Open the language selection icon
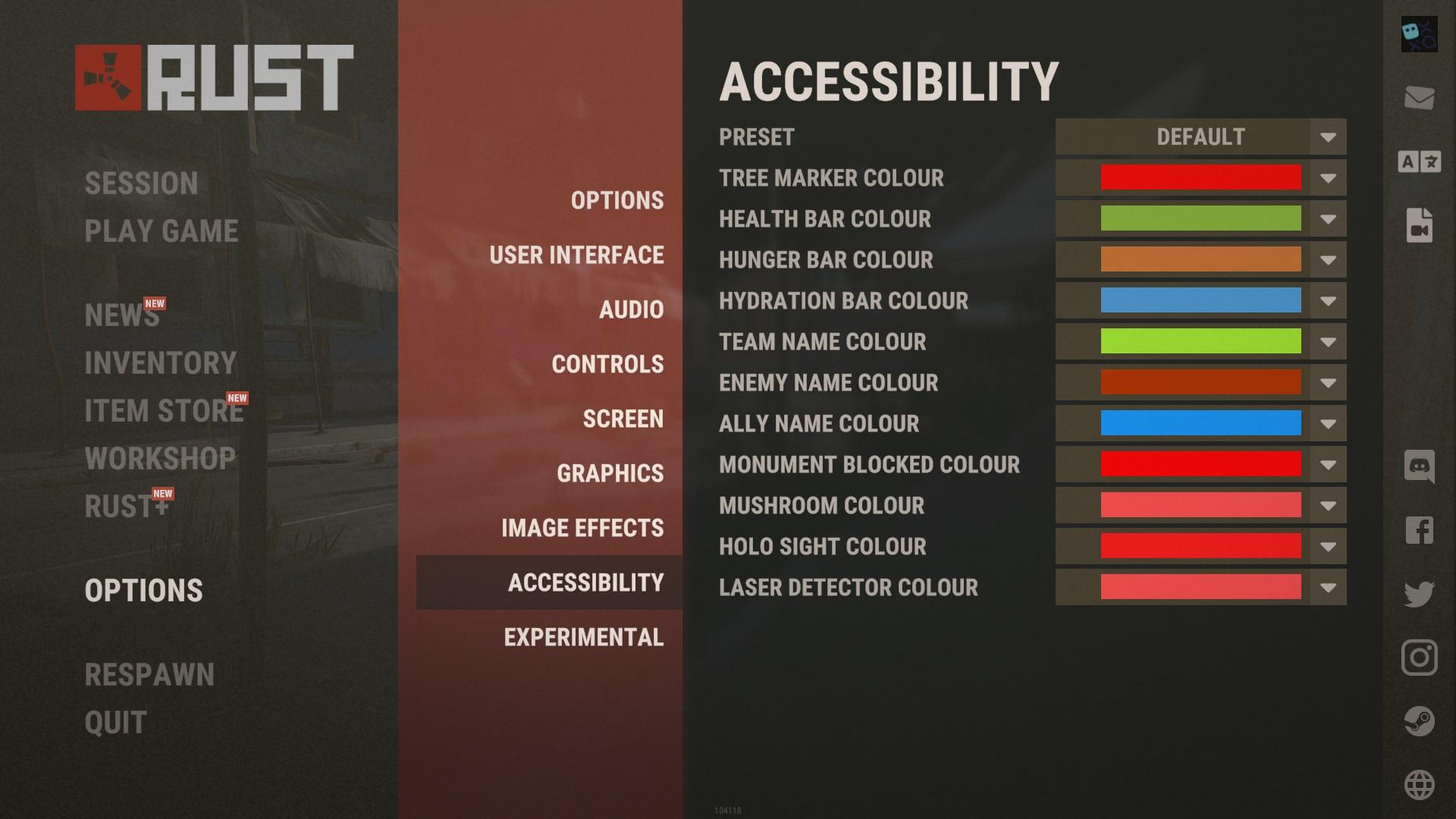The image size is (1456, 819). tap(1419, 162)
